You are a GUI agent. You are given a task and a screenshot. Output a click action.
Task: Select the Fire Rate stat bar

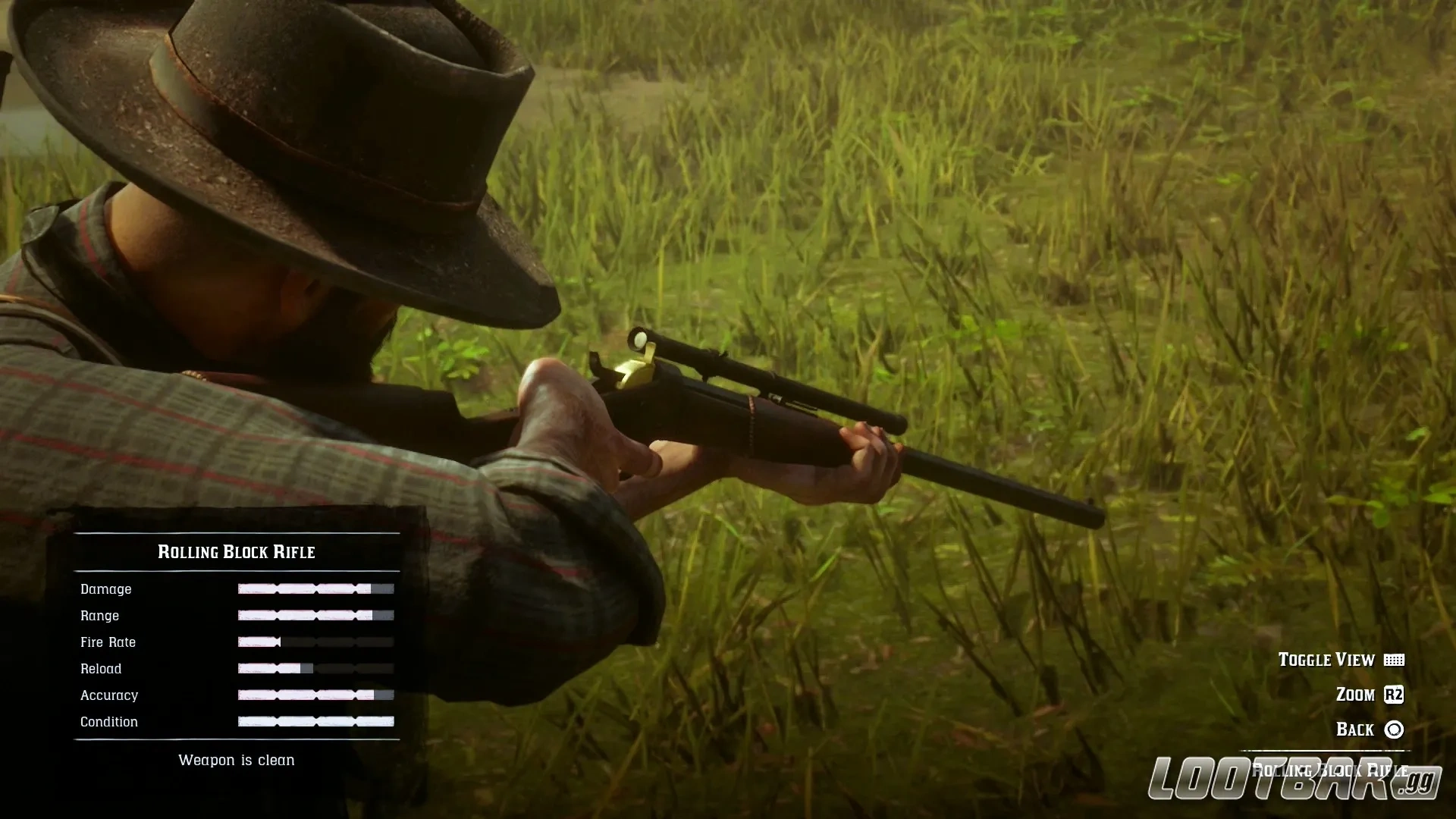point(315,642)
